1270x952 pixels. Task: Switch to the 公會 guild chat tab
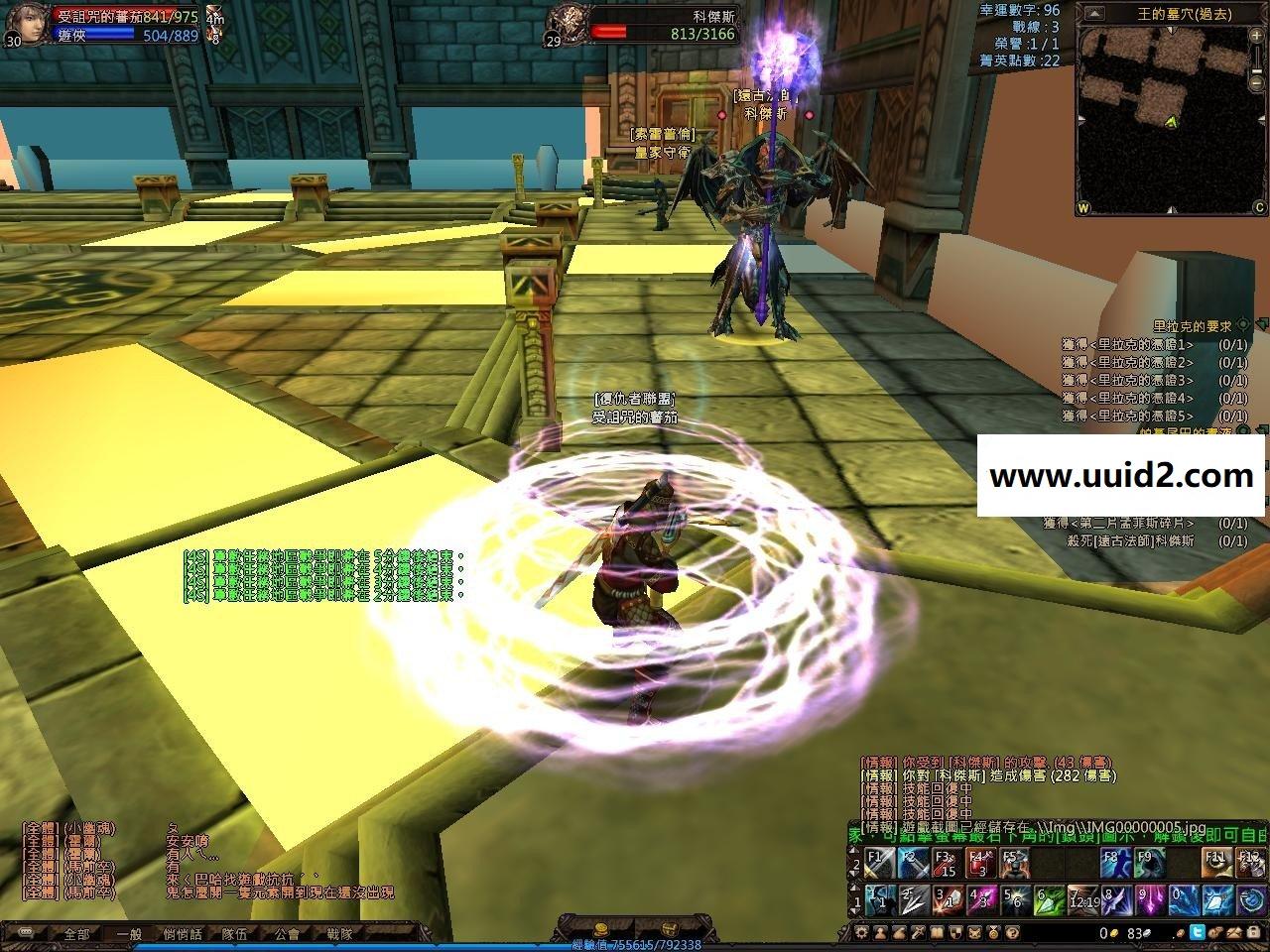287,933
